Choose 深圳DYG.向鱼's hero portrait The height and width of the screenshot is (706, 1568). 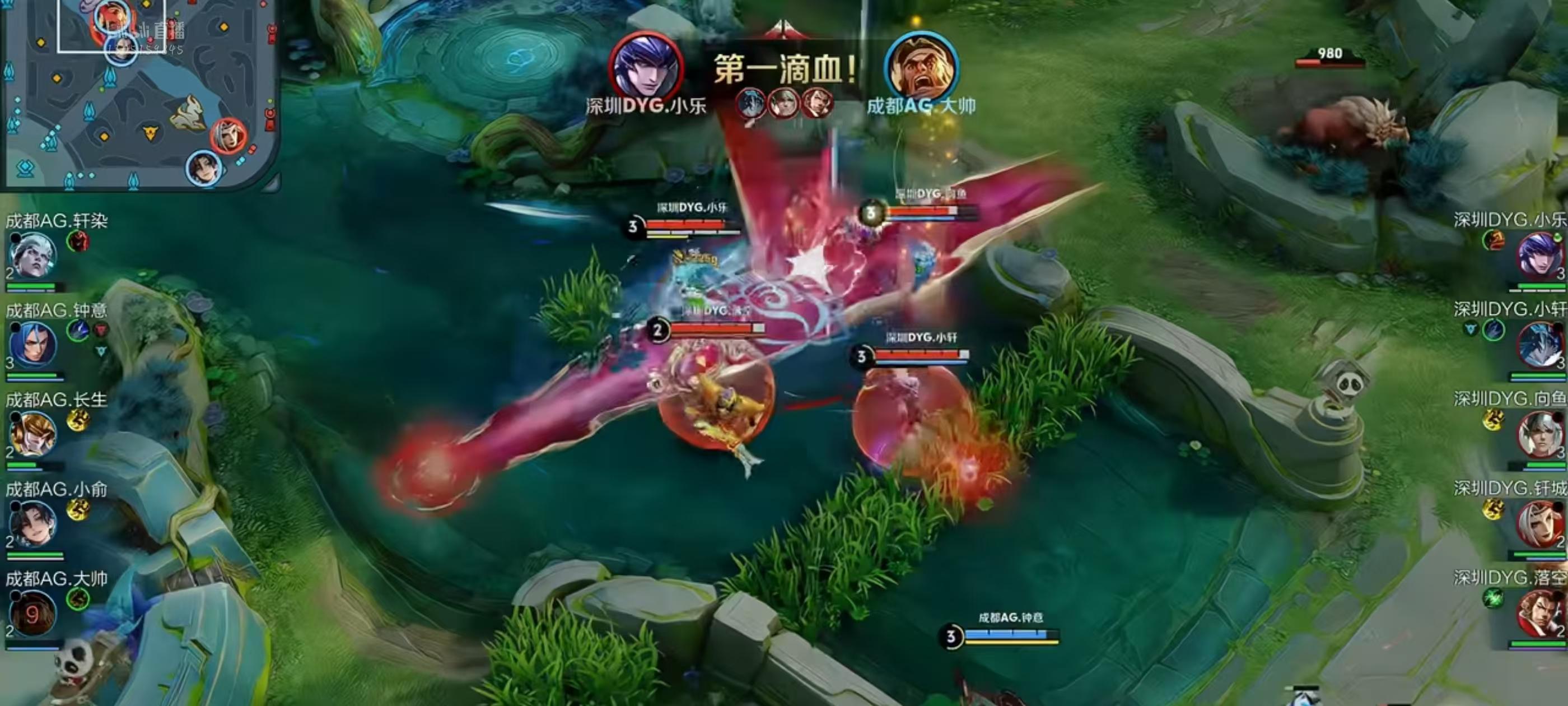1539,434
